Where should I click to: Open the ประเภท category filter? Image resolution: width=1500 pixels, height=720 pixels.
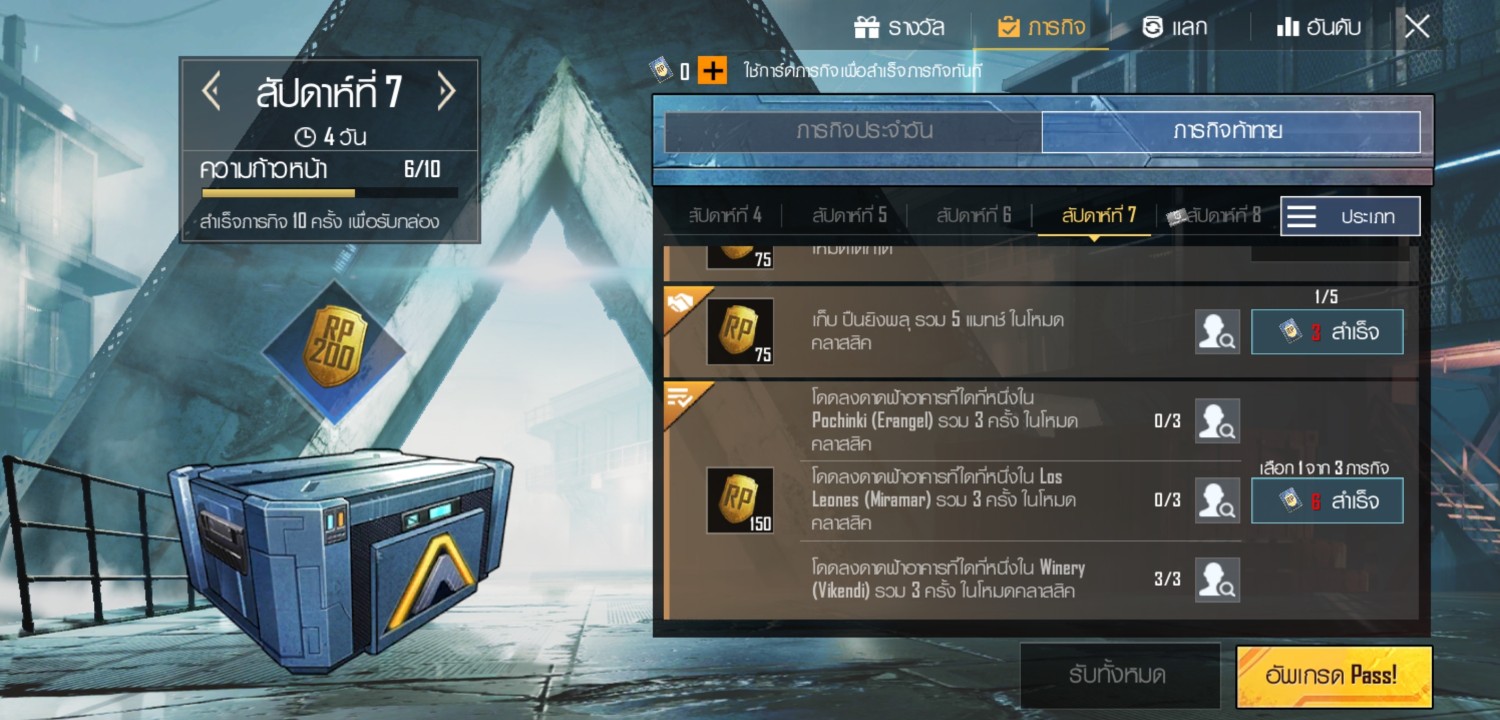pos(1350,217)
